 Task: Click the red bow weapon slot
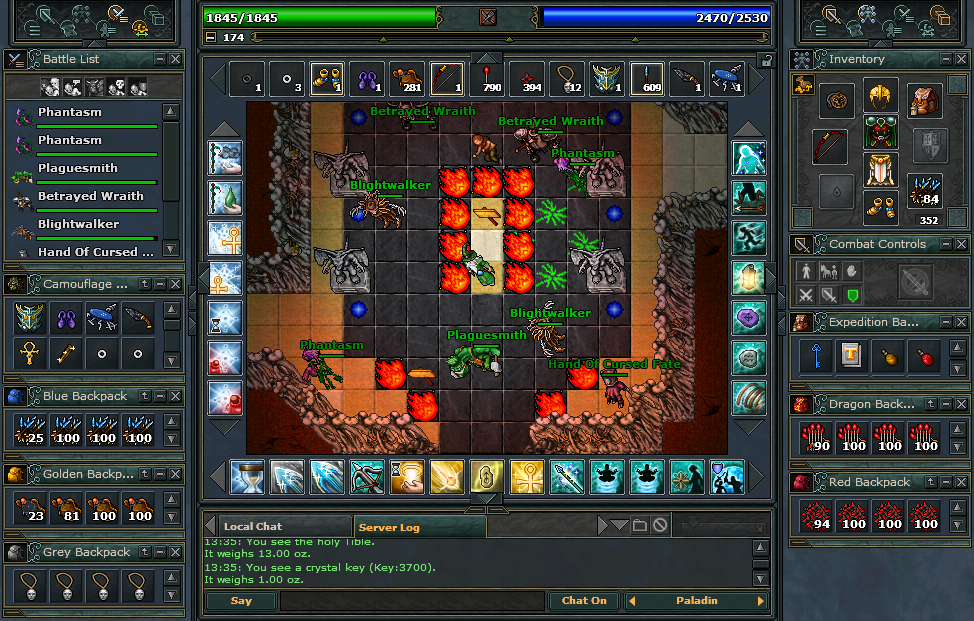pos(830,146)
